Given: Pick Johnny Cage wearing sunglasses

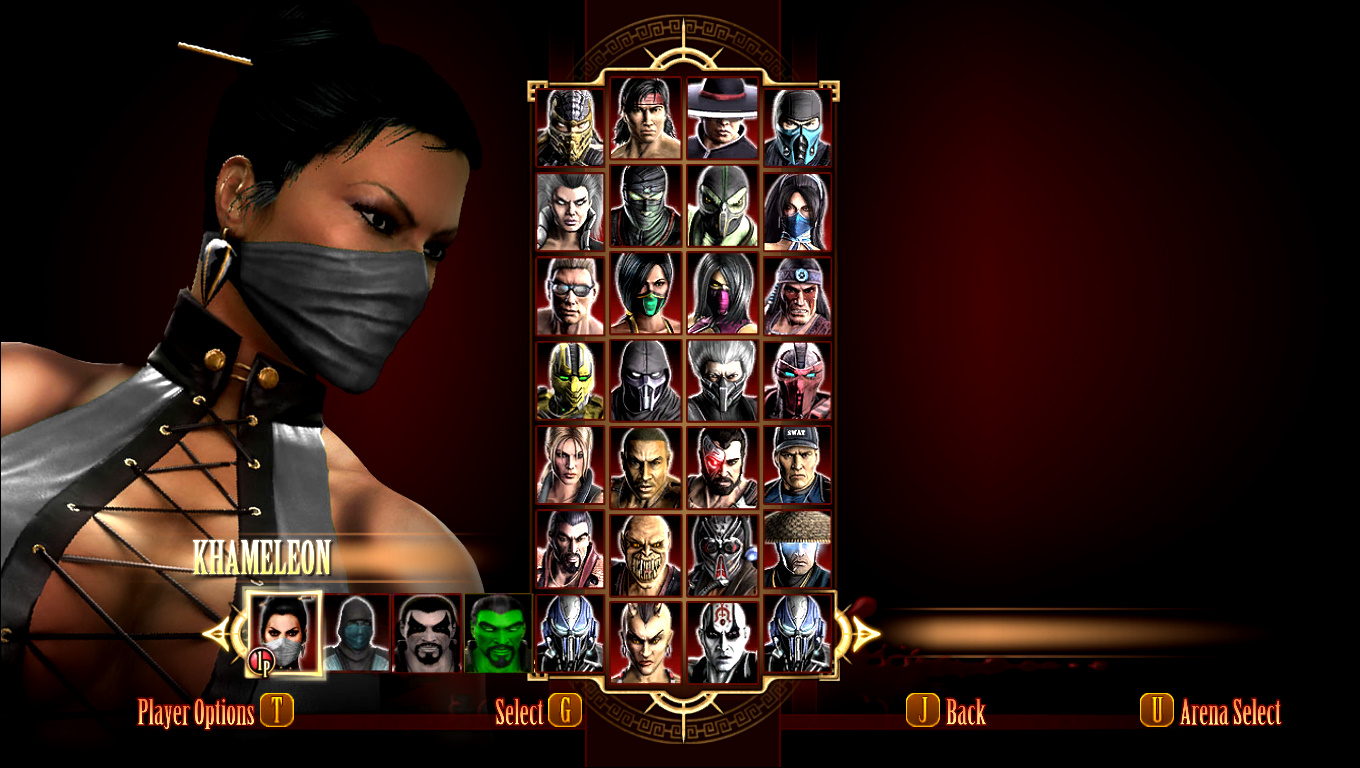Looking at the screenshot, I should (x=570, y=295).
